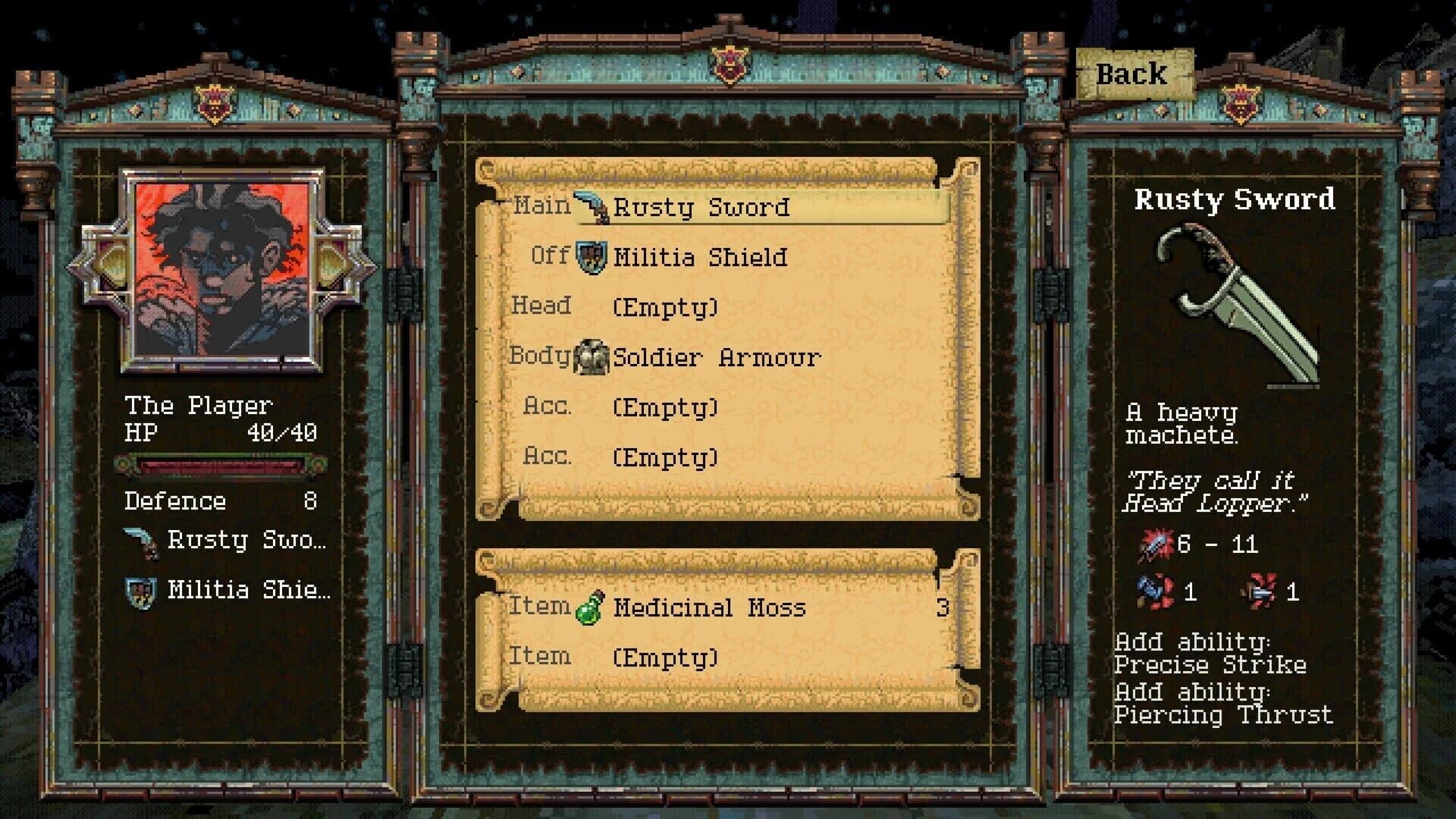The image size is (1456, 819).
Task: Select the first empty Acc. slot
Action: 666,407
